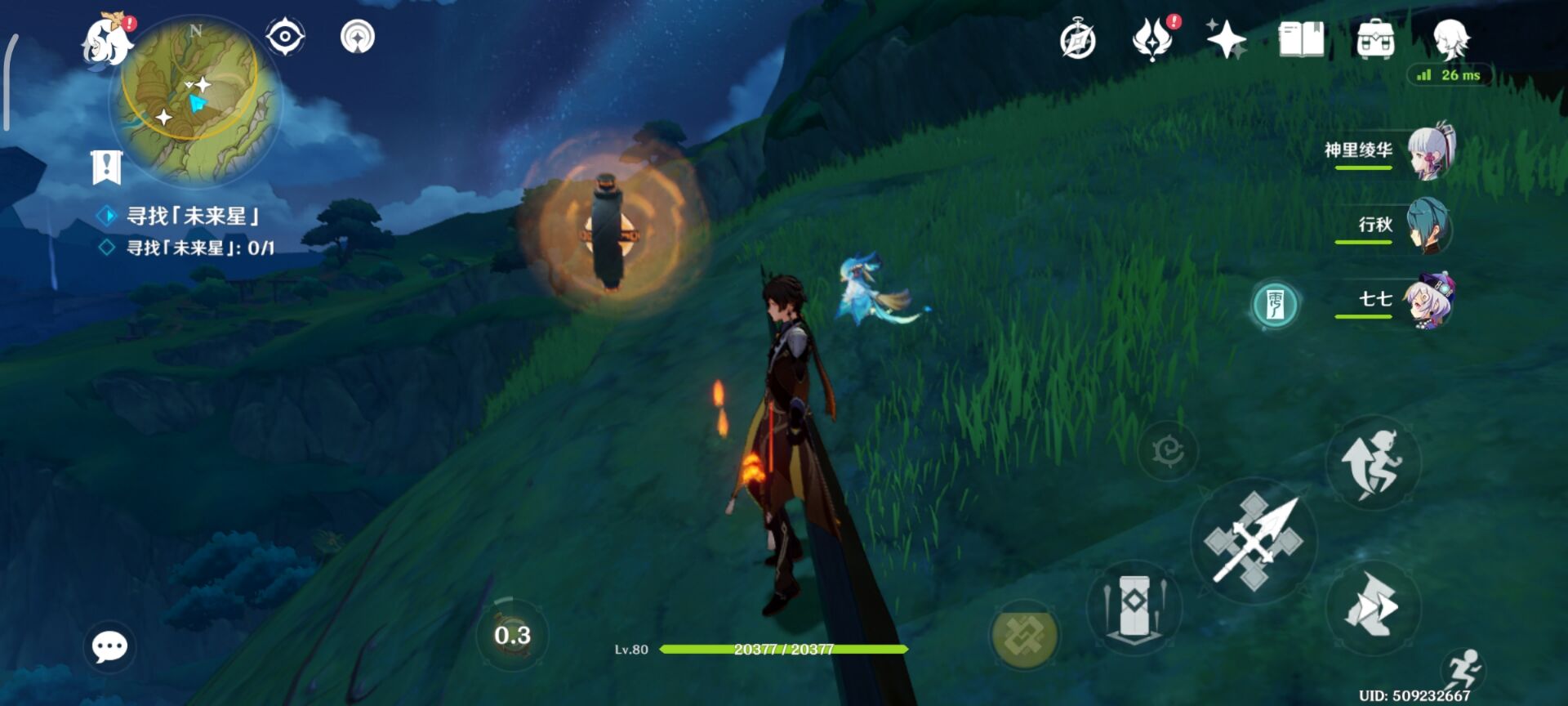Screen dimensions: 1568x706
Task: Open the inventory backpack
Action: (1375, 39)
